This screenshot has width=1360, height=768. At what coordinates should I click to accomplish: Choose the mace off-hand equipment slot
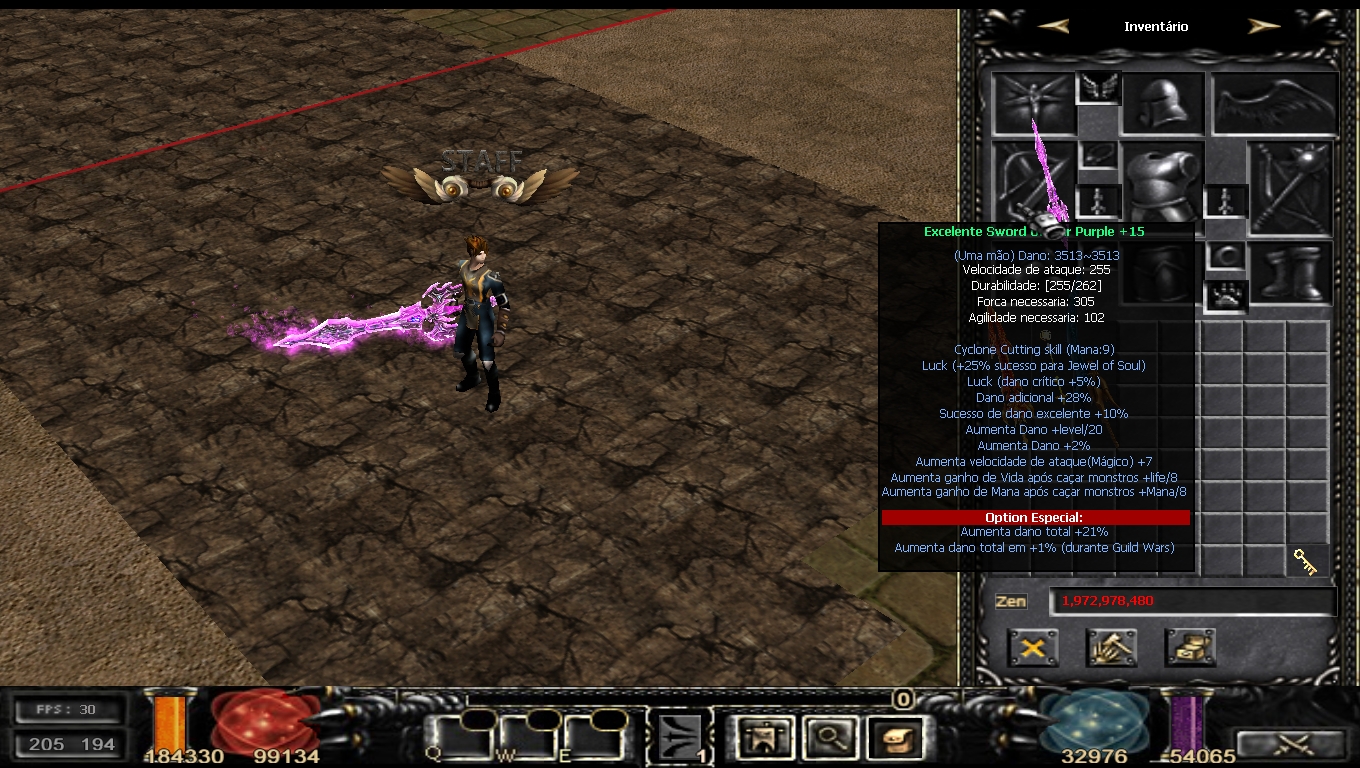point(1292,188)
